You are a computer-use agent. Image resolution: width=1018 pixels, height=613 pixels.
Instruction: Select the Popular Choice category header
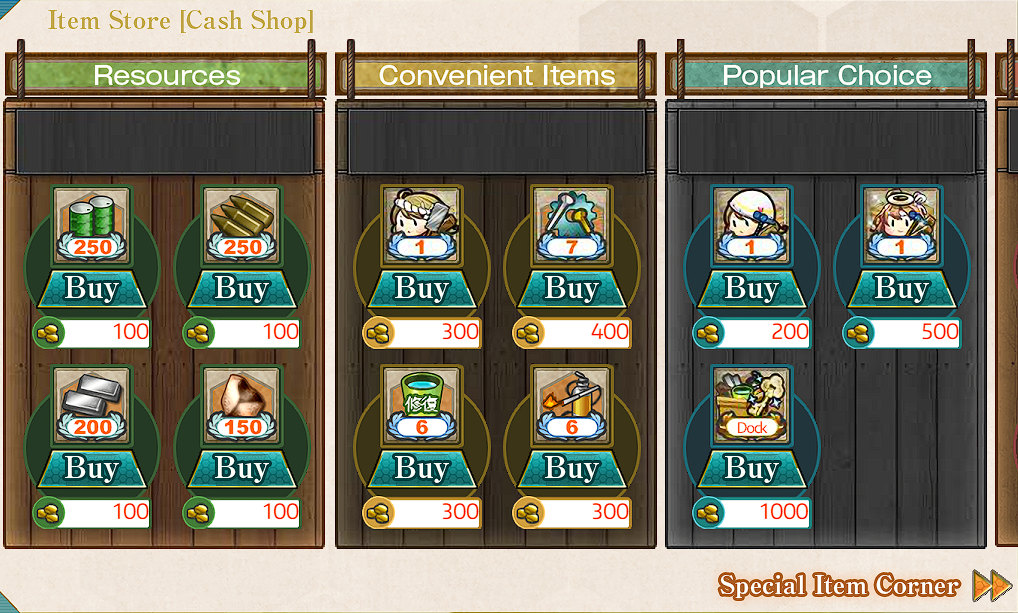826,75
